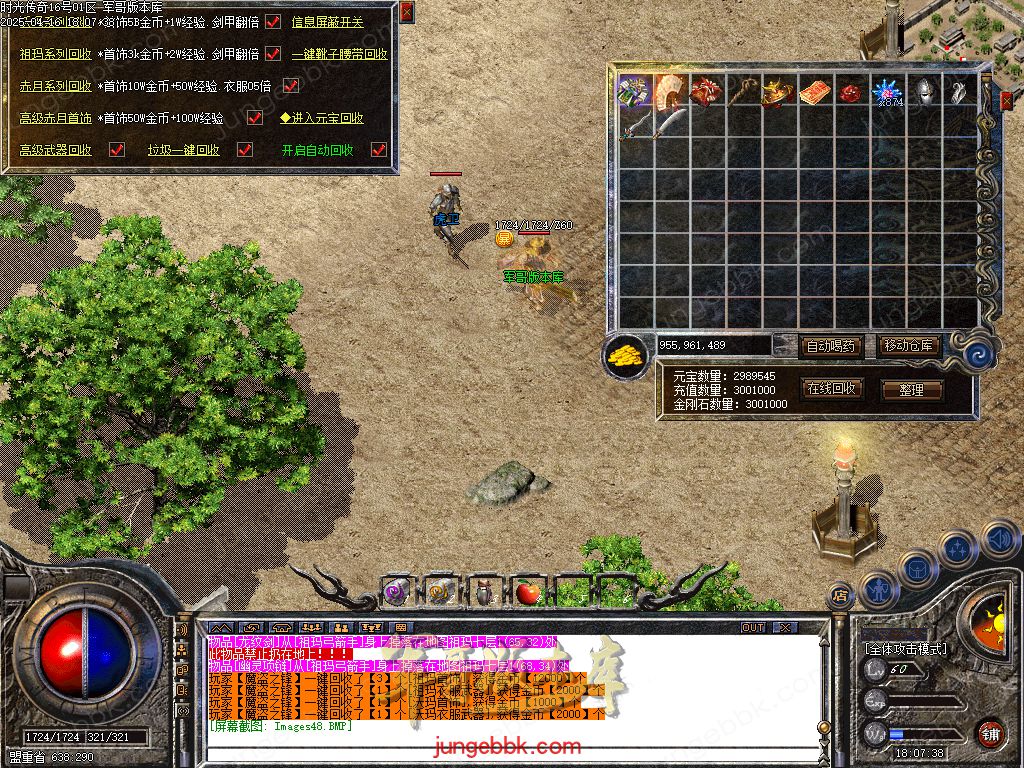The width and height of the screenshot is (1024, 768).
Task: Activate 一键靴子腰带回收 link
Action: (x=339, y=54)
